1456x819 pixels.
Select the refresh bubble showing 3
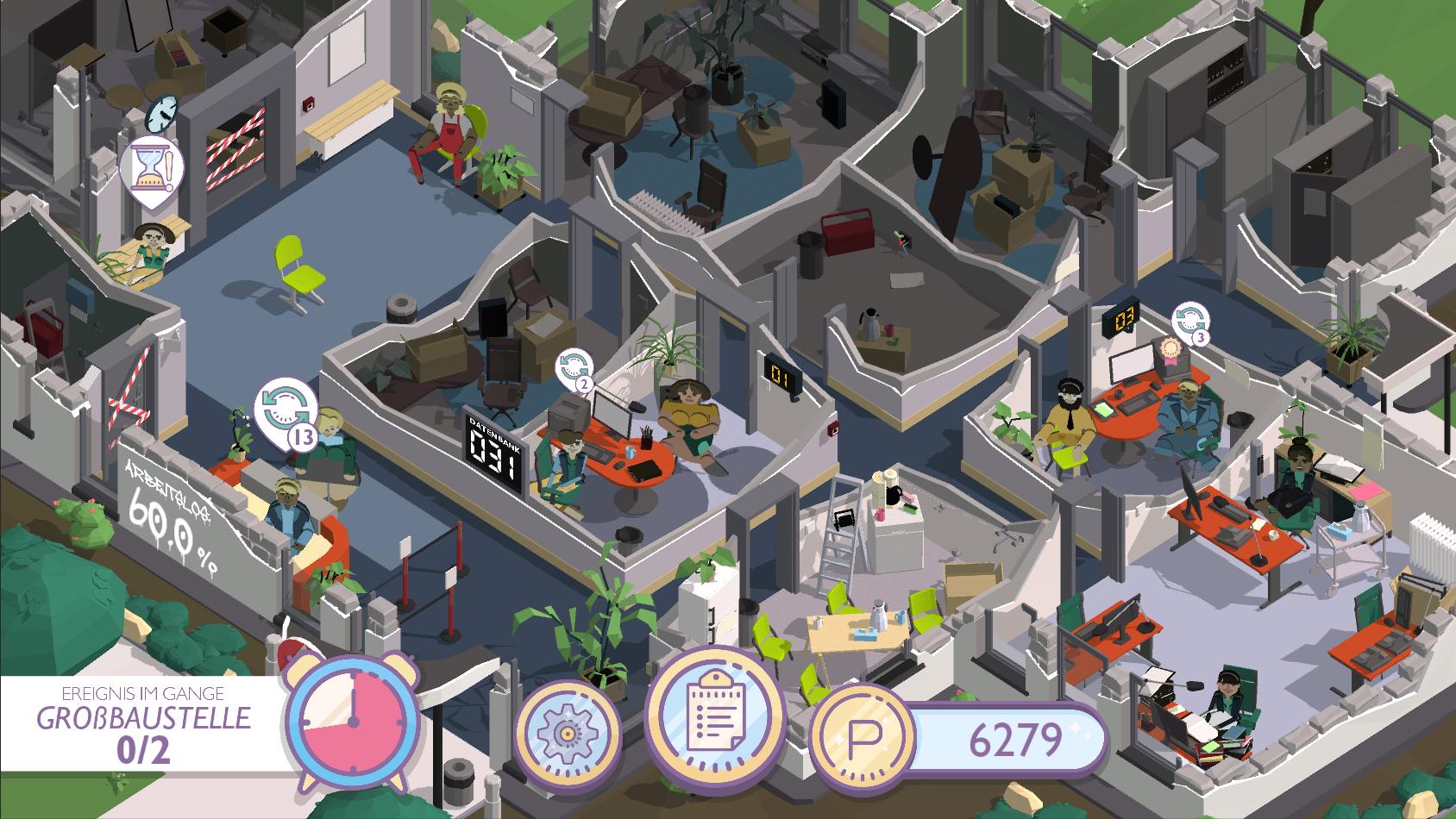pyautogui.click(x=1190, y=321)
